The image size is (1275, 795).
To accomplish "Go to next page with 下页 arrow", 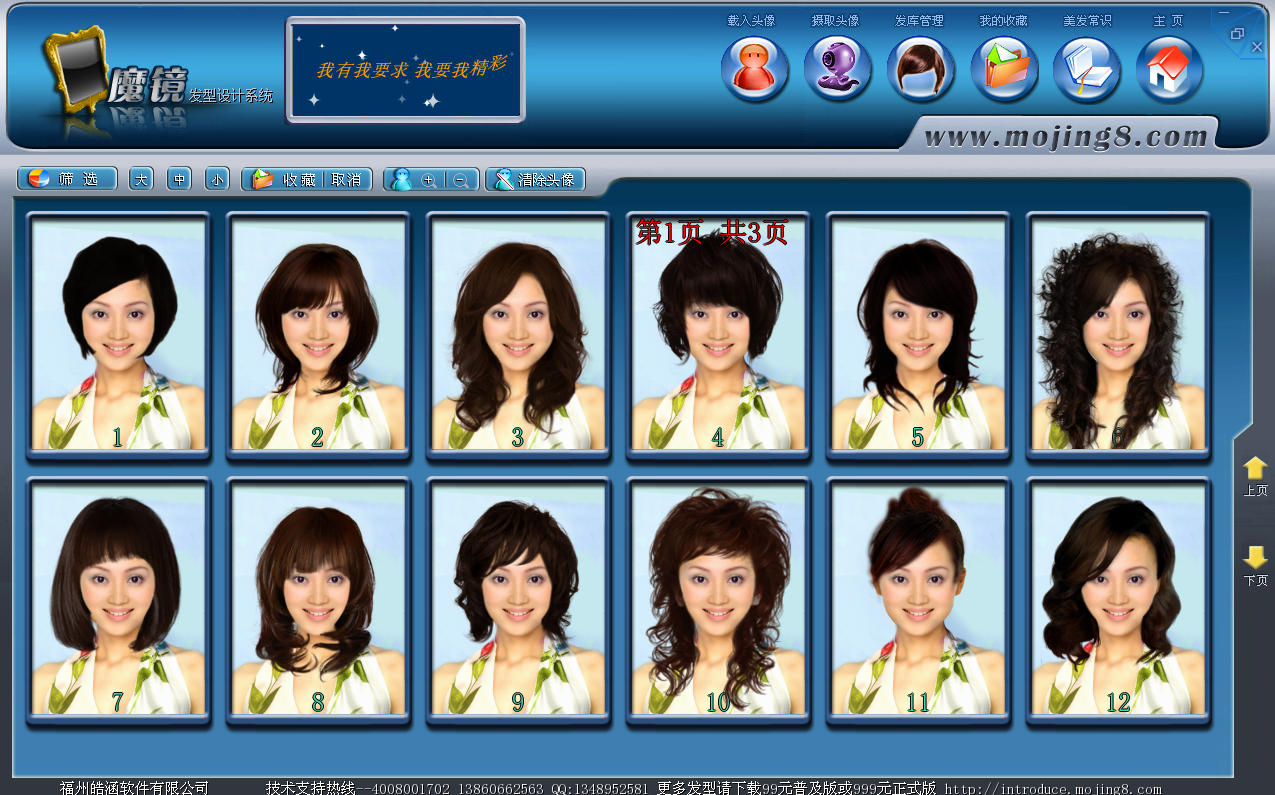I will pyautogui.click(x=1255, y=565).
